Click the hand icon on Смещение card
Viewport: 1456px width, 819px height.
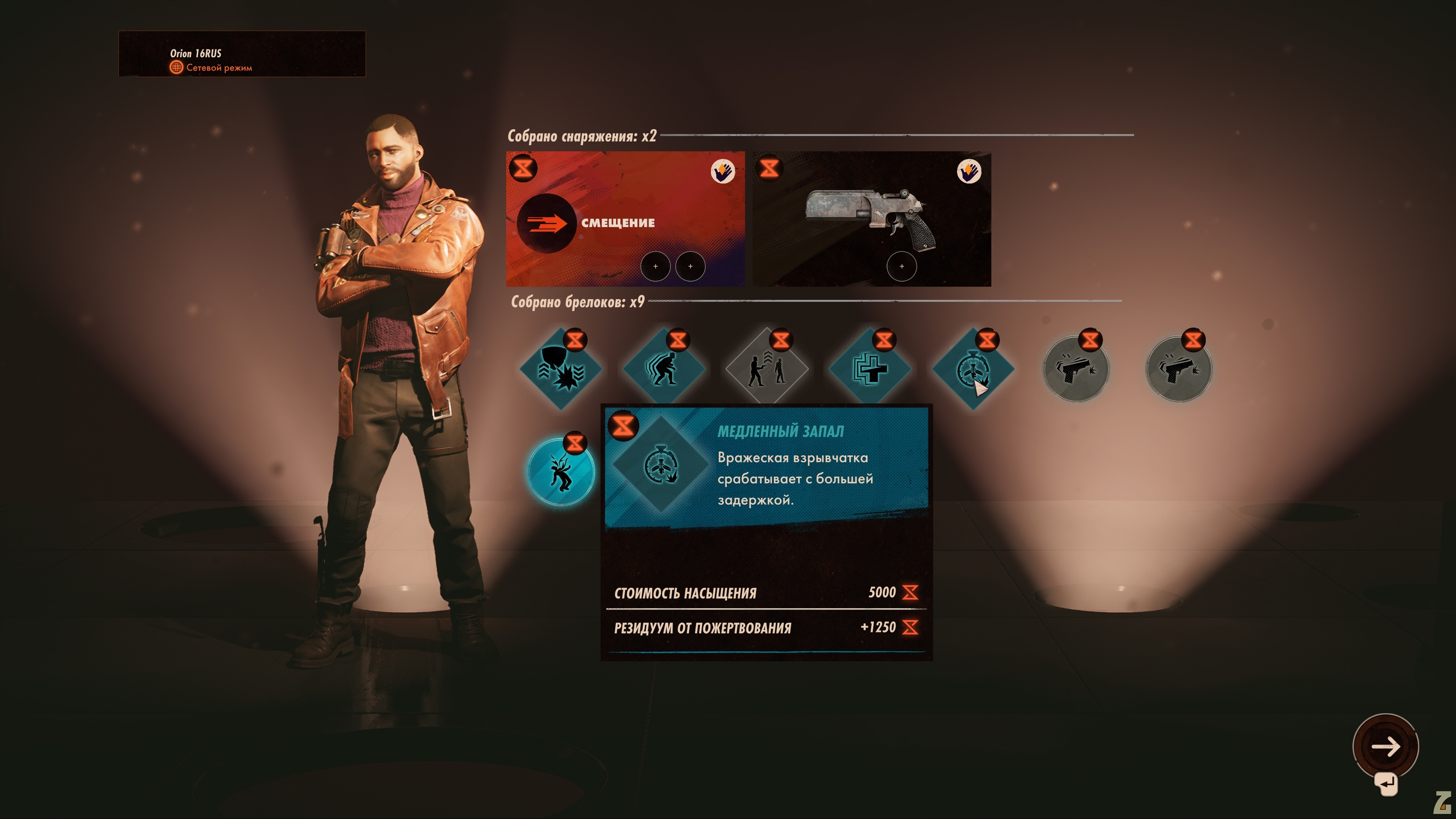pyautogui.click(x=722, y=171)
